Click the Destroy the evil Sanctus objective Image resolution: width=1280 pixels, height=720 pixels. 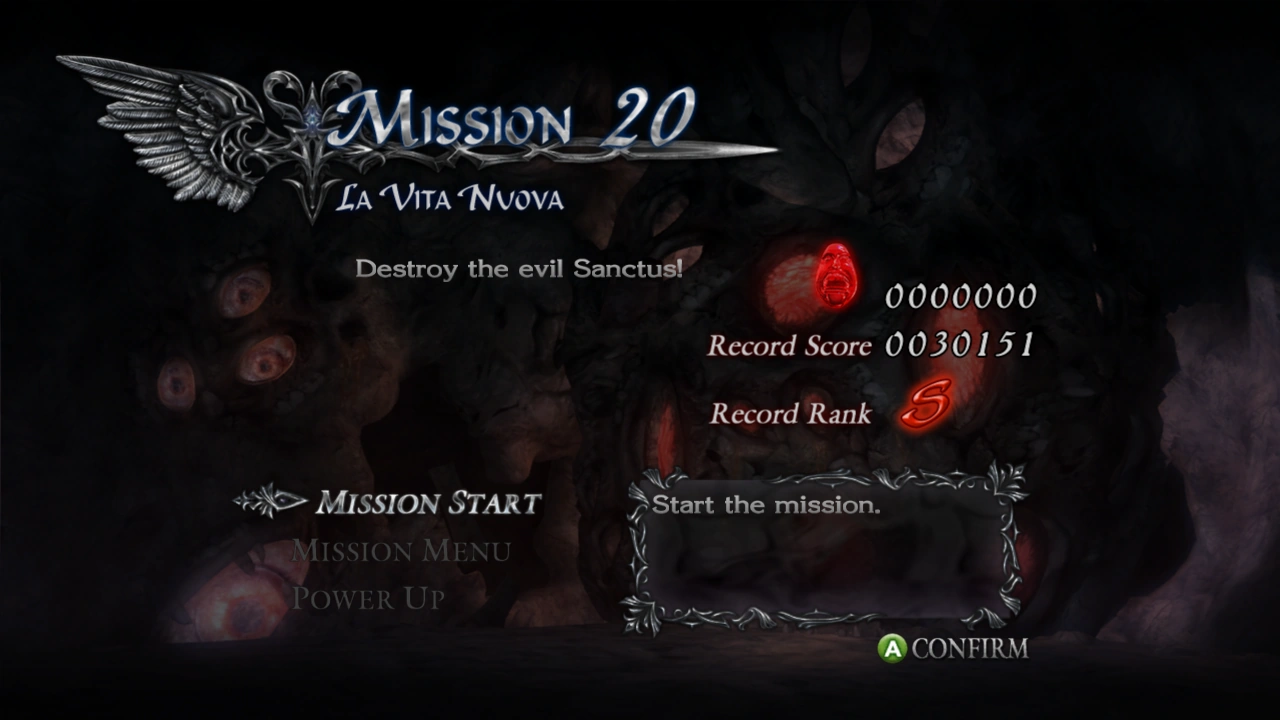tap(520, 267)
